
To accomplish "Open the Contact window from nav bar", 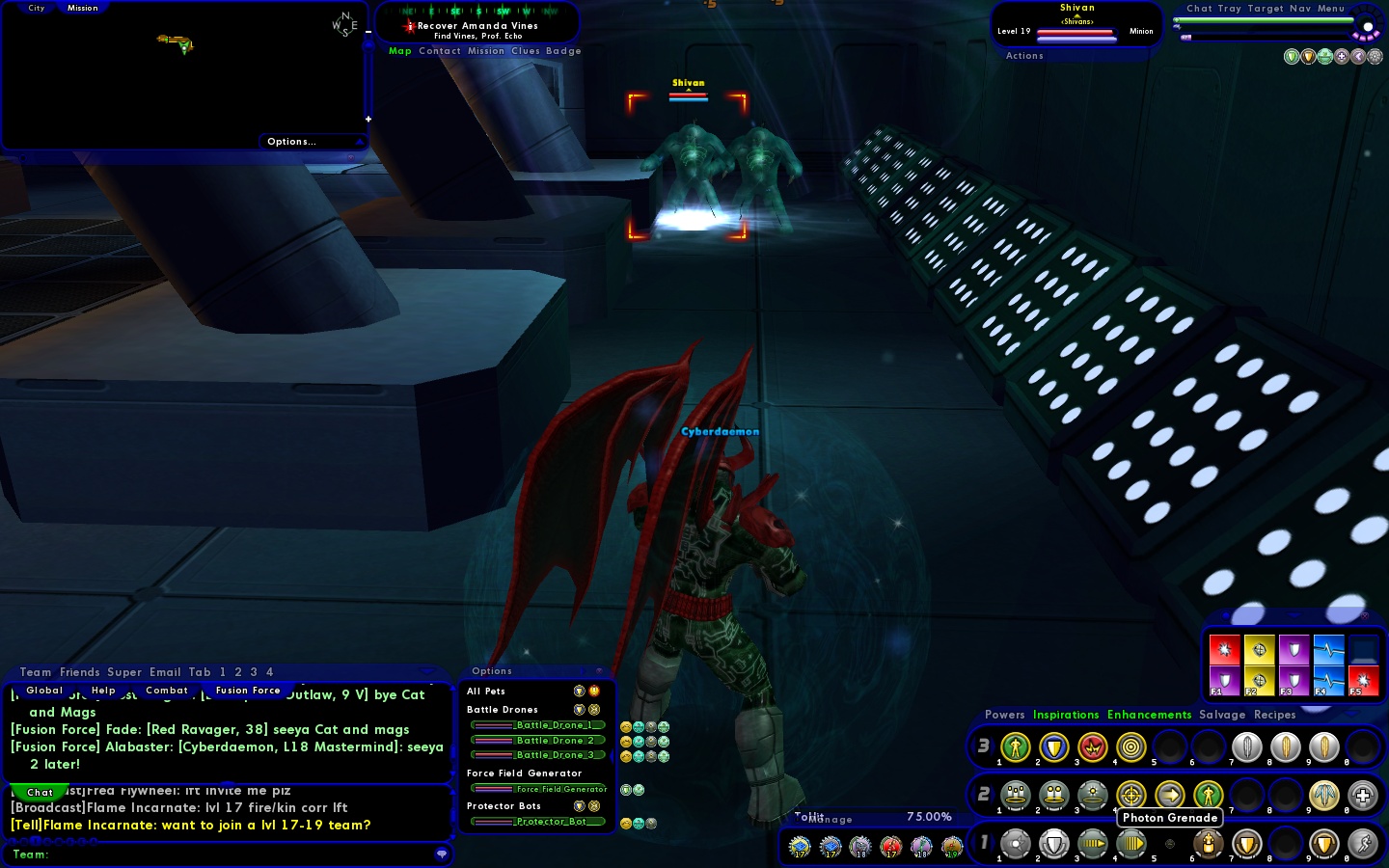I will pos(440,51).
